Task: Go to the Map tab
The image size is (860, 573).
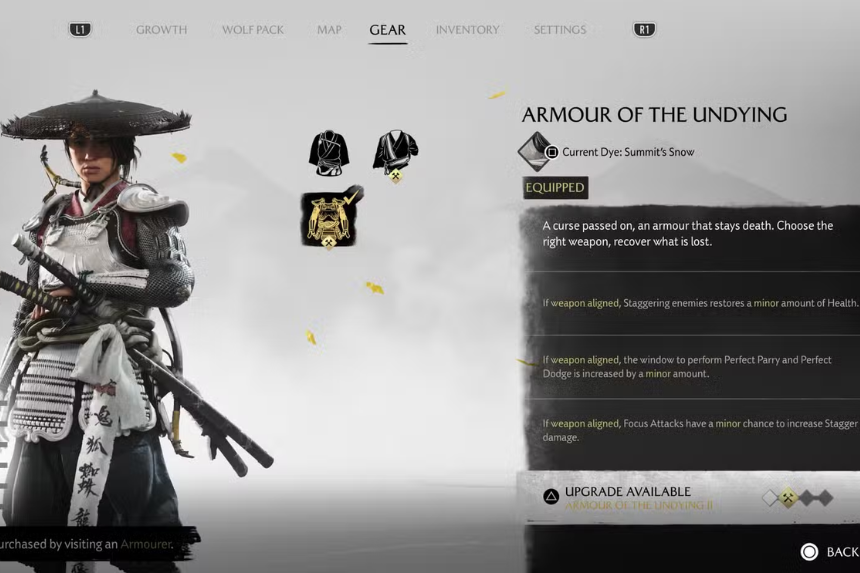Action: 329,30
